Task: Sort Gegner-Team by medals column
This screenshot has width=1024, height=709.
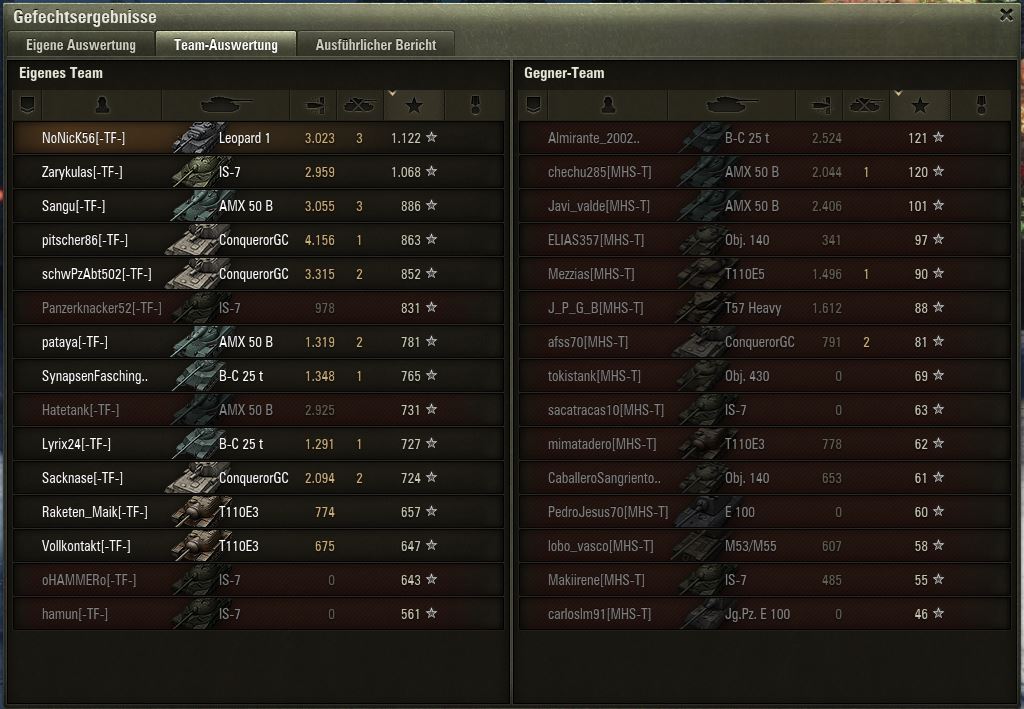Action: pyautogui.click(x=982, y=105)
